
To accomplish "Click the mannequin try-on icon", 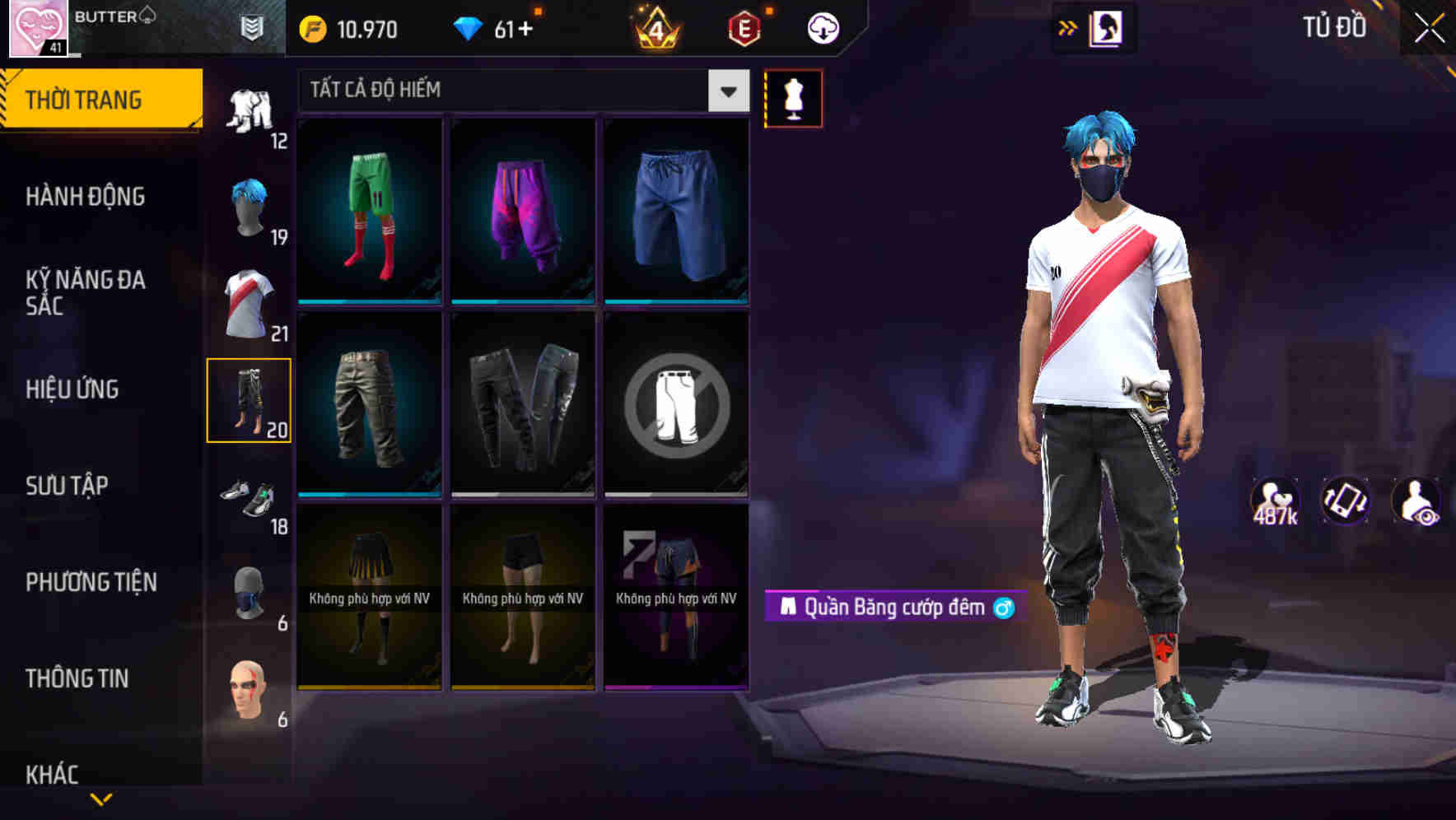I will pyautogui.click(x=793, y=97).
